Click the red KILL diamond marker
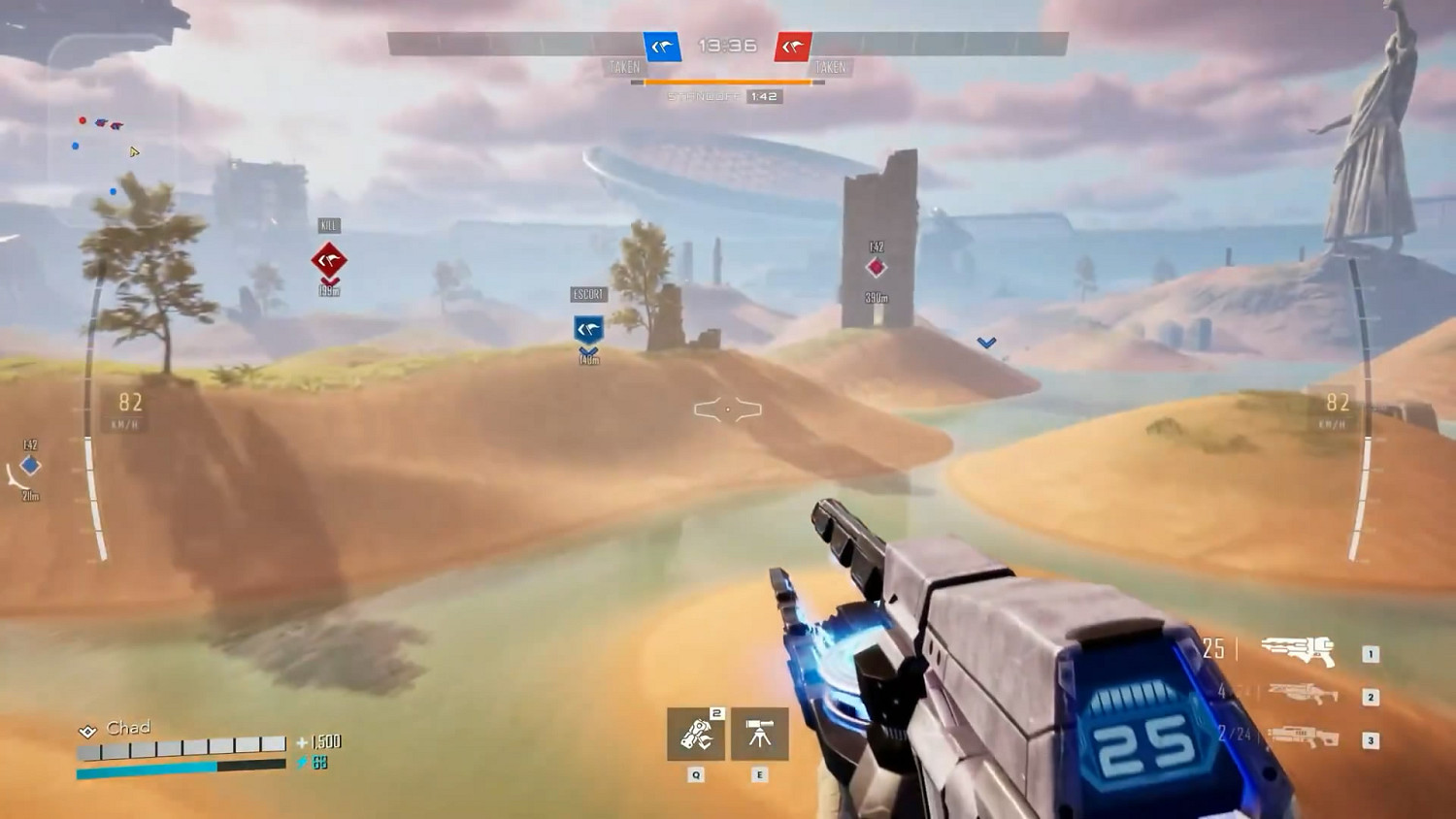The image size is (1456, 819). (328, 259)
